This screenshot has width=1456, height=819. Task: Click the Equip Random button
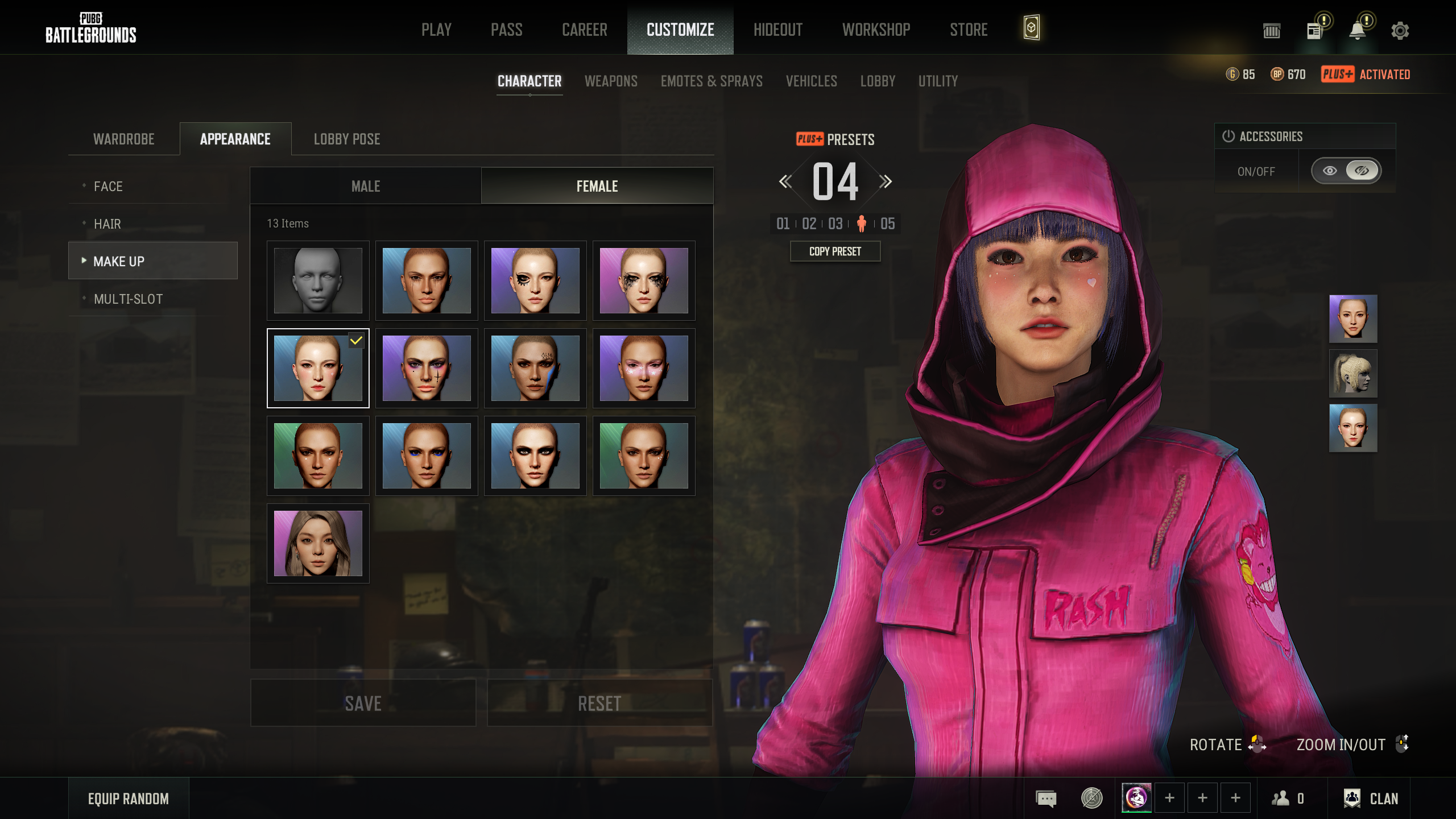[x=129, y=799]
